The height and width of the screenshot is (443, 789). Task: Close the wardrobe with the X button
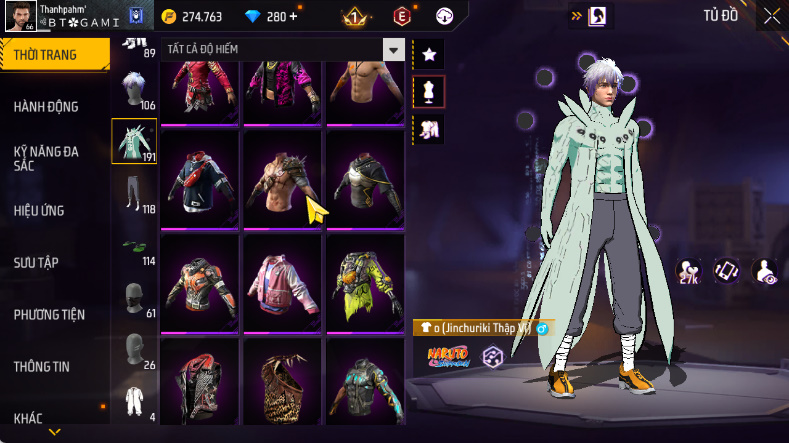point(772,16)
